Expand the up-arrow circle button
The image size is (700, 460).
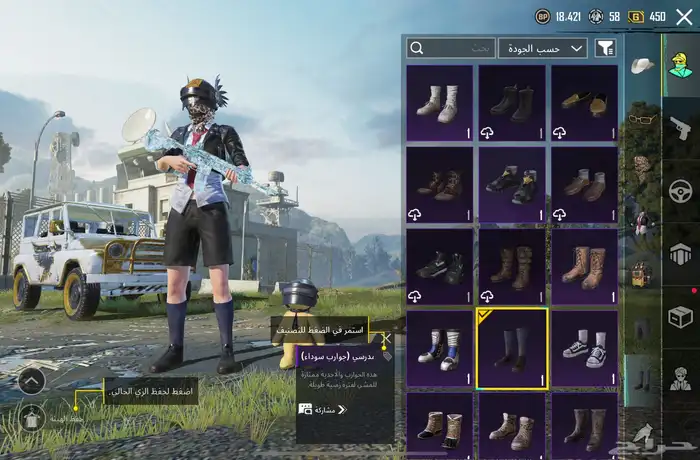31,380
